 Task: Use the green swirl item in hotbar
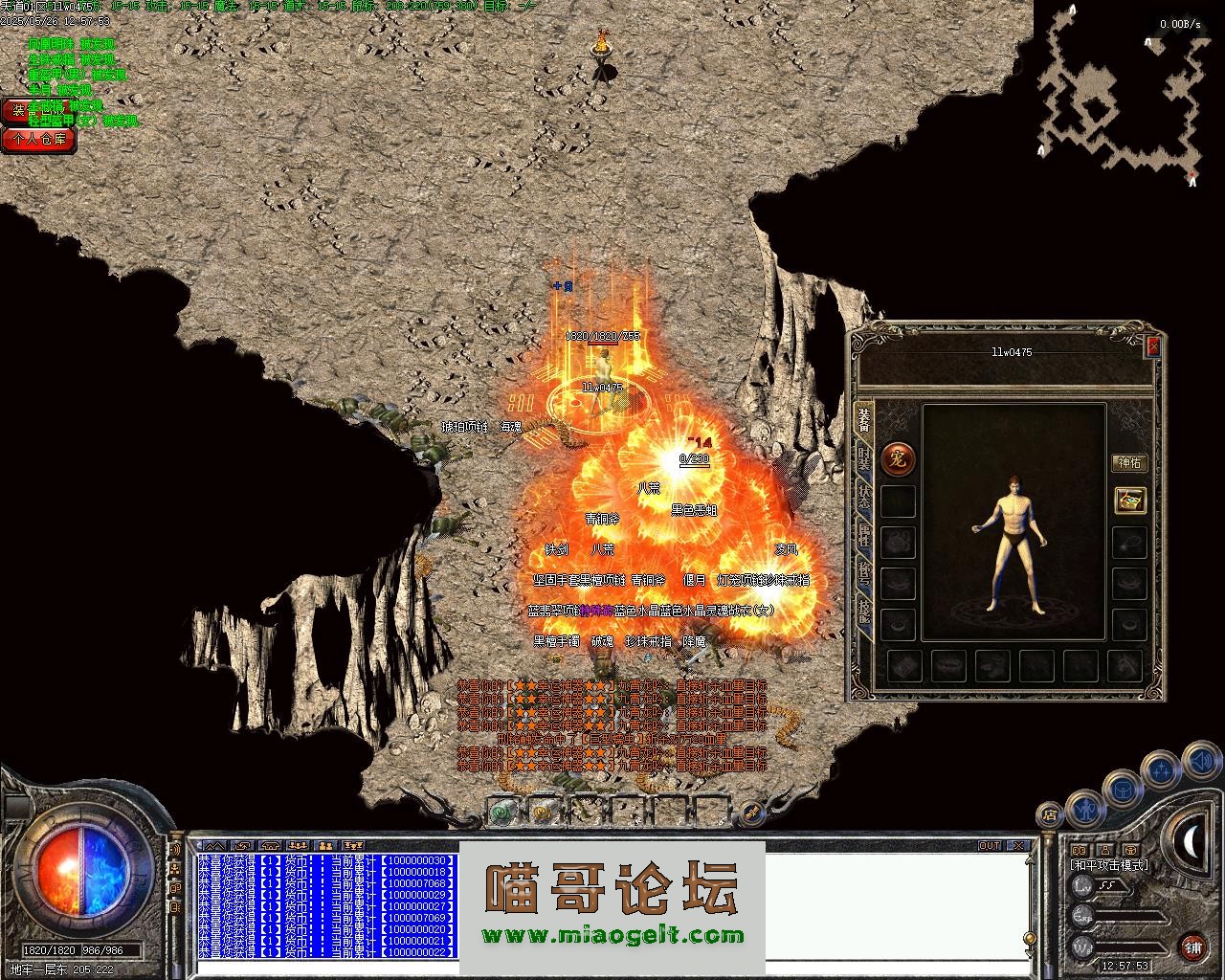click(x=501, y=813)
